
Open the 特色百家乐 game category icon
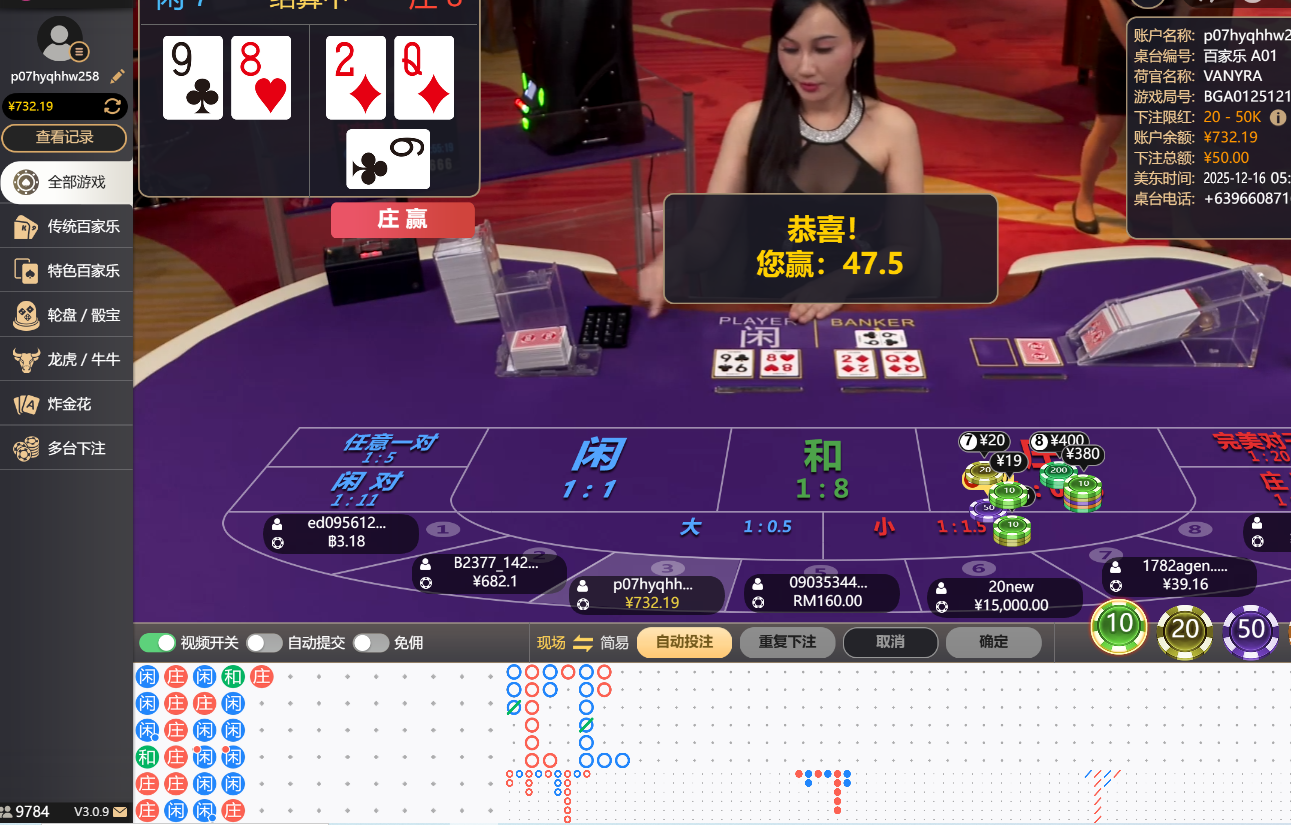tap(25, 270)
